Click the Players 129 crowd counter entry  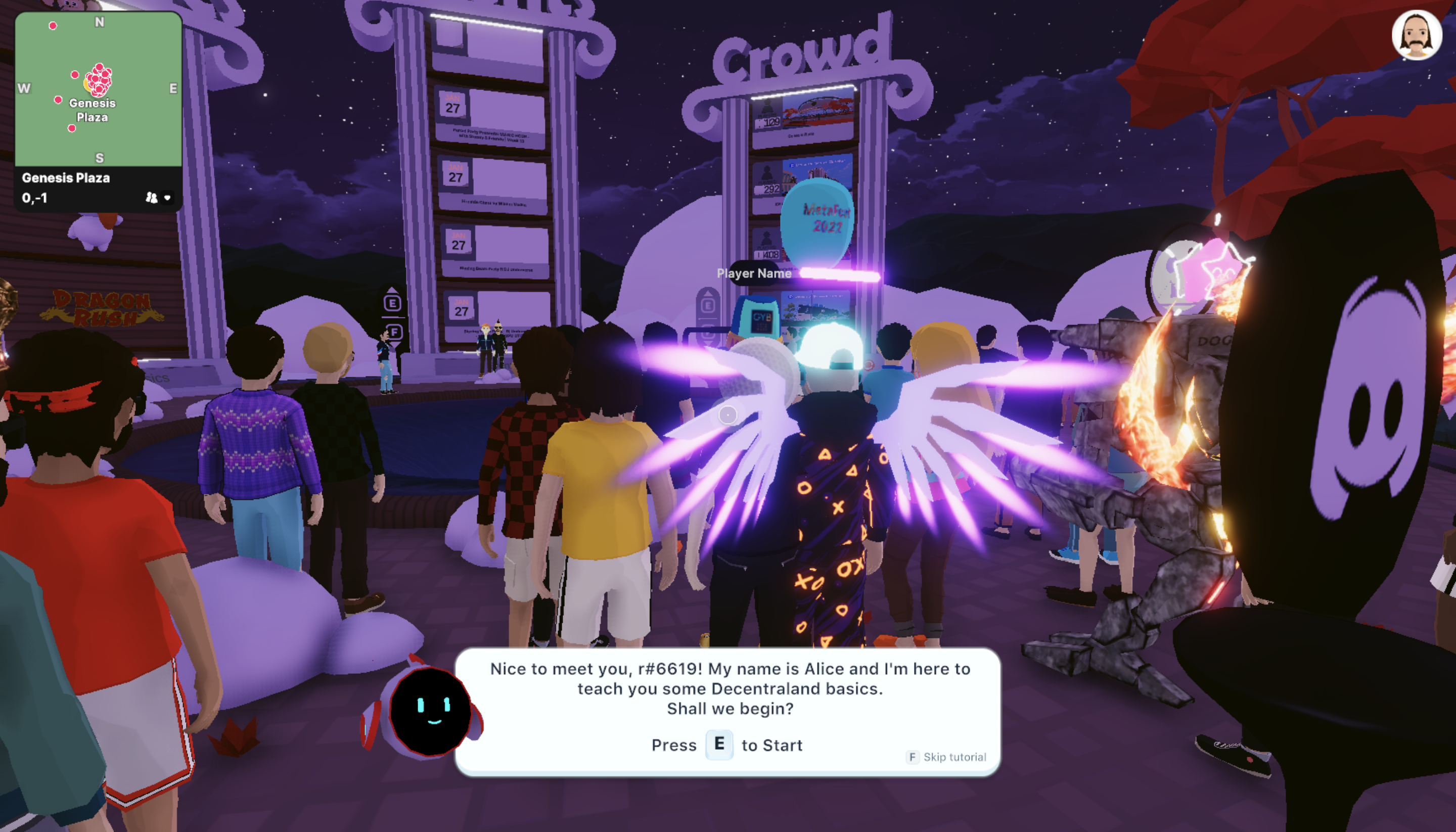click(771, 121)
